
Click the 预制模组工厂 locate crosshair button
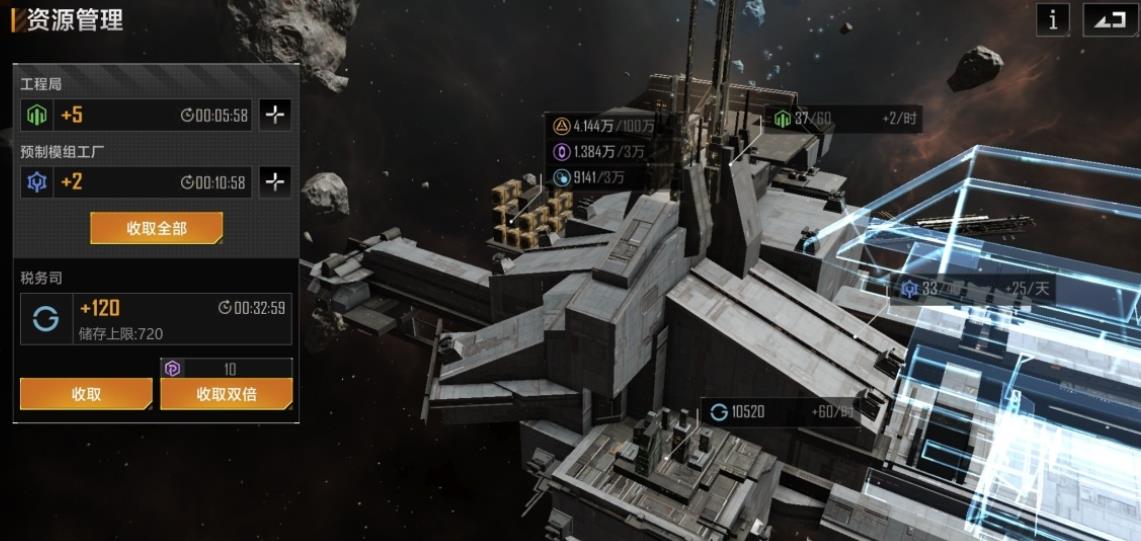point(275,182)
